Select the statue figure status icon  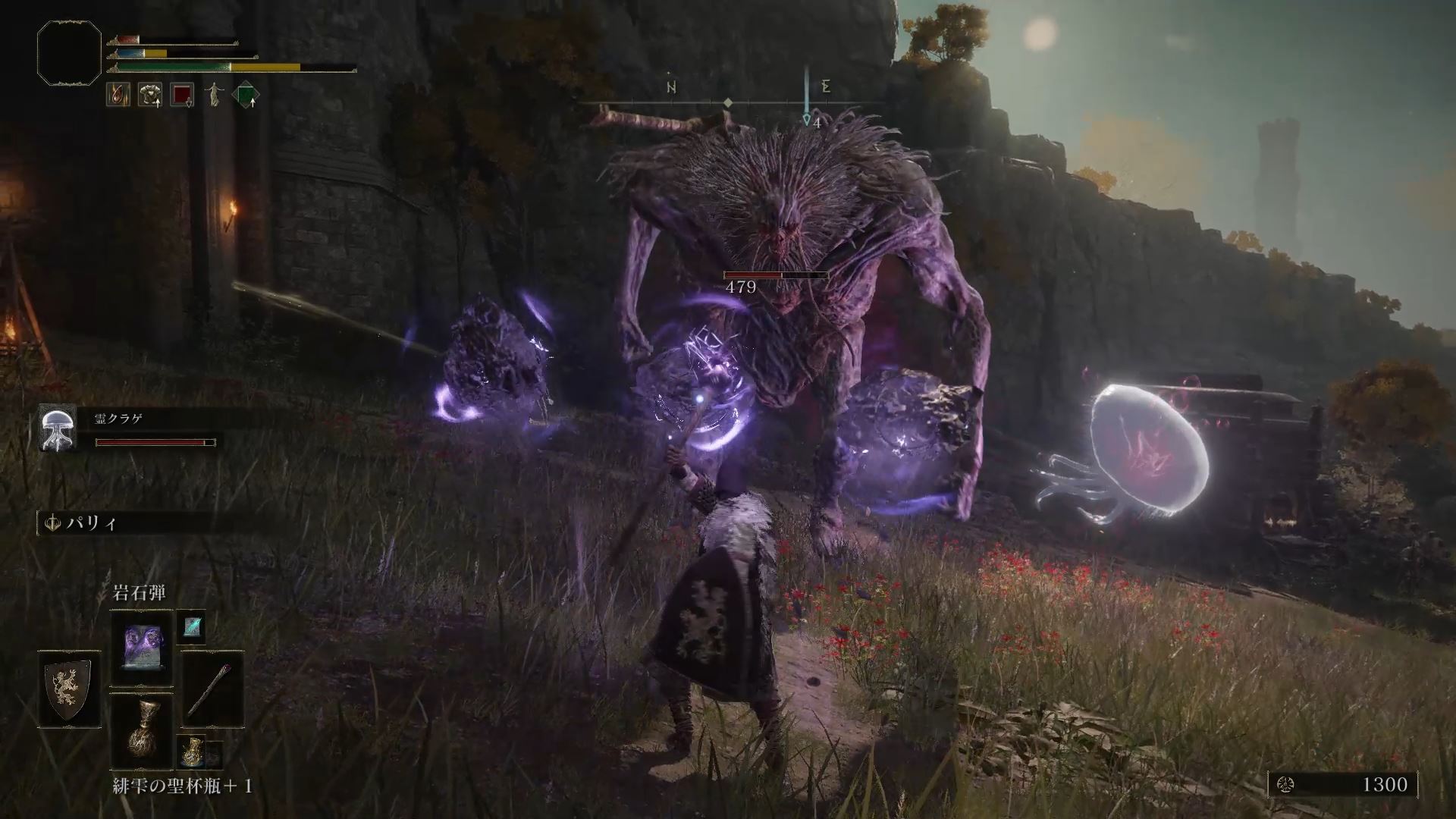(214, 95)
